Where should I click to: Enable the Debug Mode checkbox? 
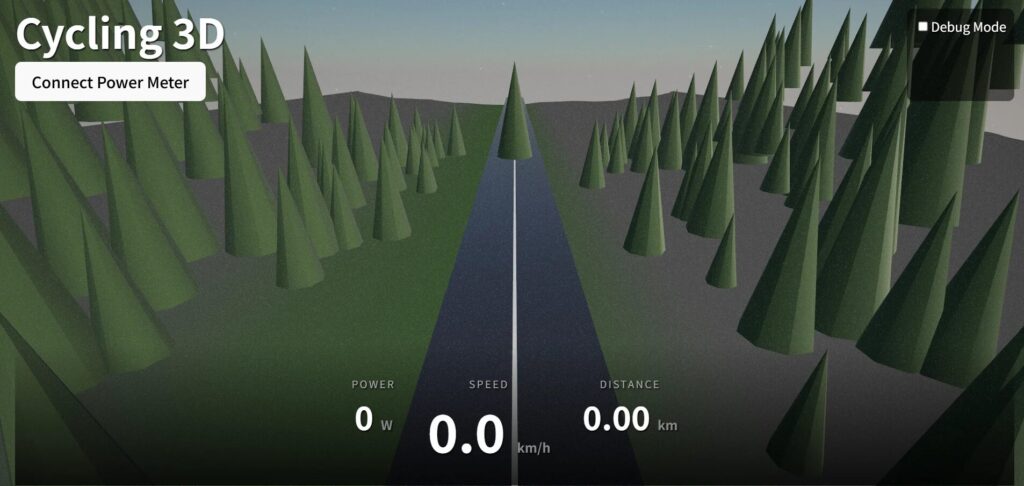[x=923, y=27]
